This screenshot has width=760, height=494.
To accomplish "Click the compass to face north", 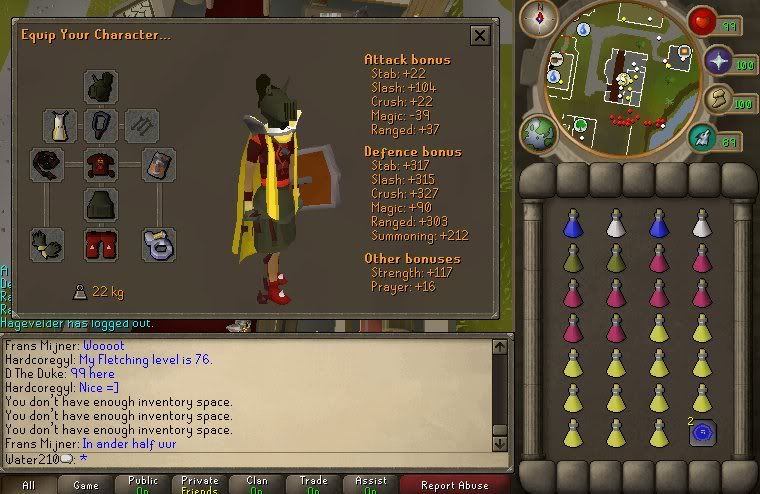I will (x=545, y=17).
